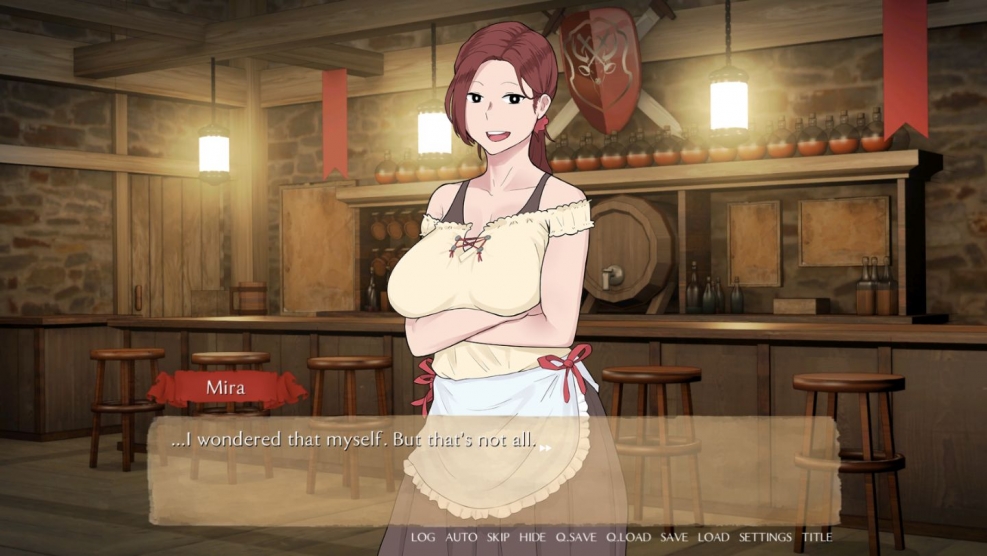Enable AUTO text advance
The width and height of the screenshot is (987, 556).
461,537
